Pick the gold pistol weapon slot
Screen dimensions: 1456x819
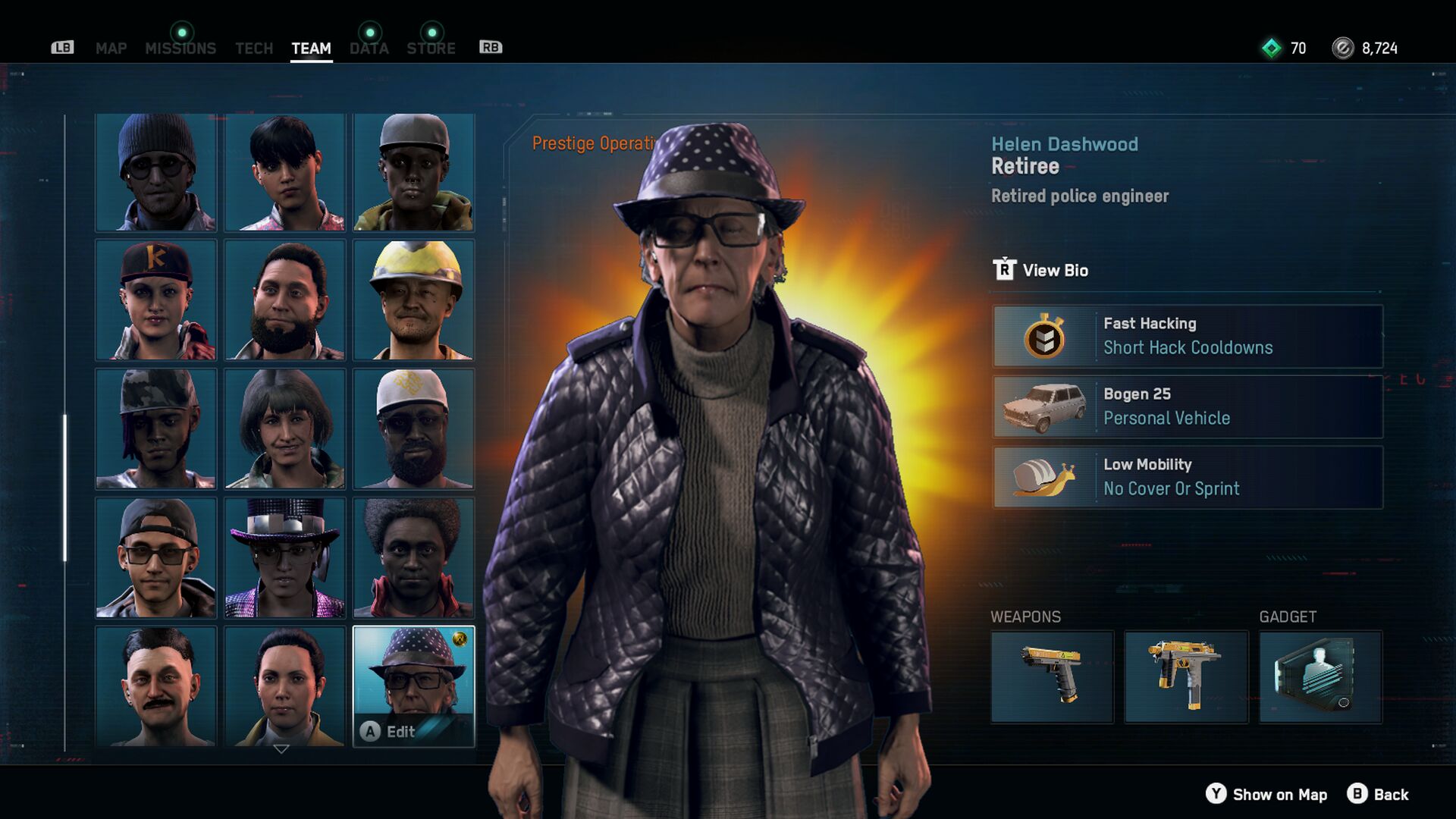coord(1052,676)
